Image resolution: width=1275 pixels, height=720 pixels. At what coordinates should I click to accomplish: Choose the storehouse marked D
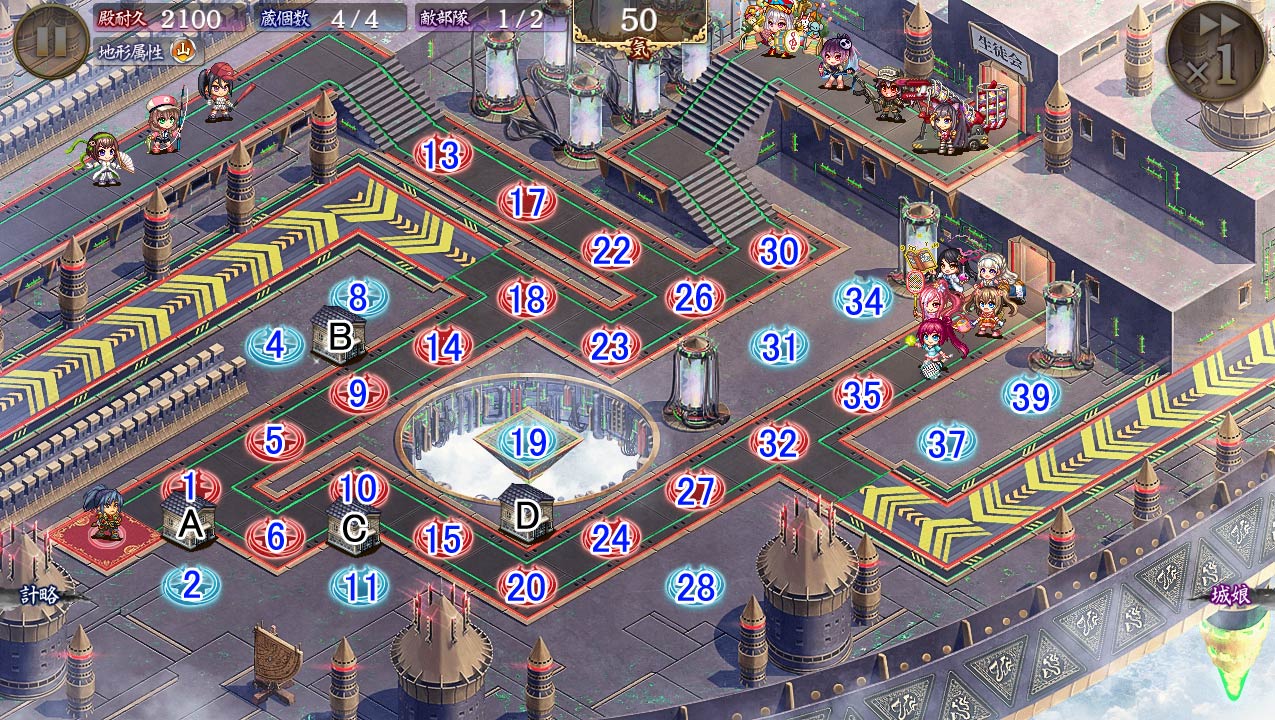pos(526,514)
